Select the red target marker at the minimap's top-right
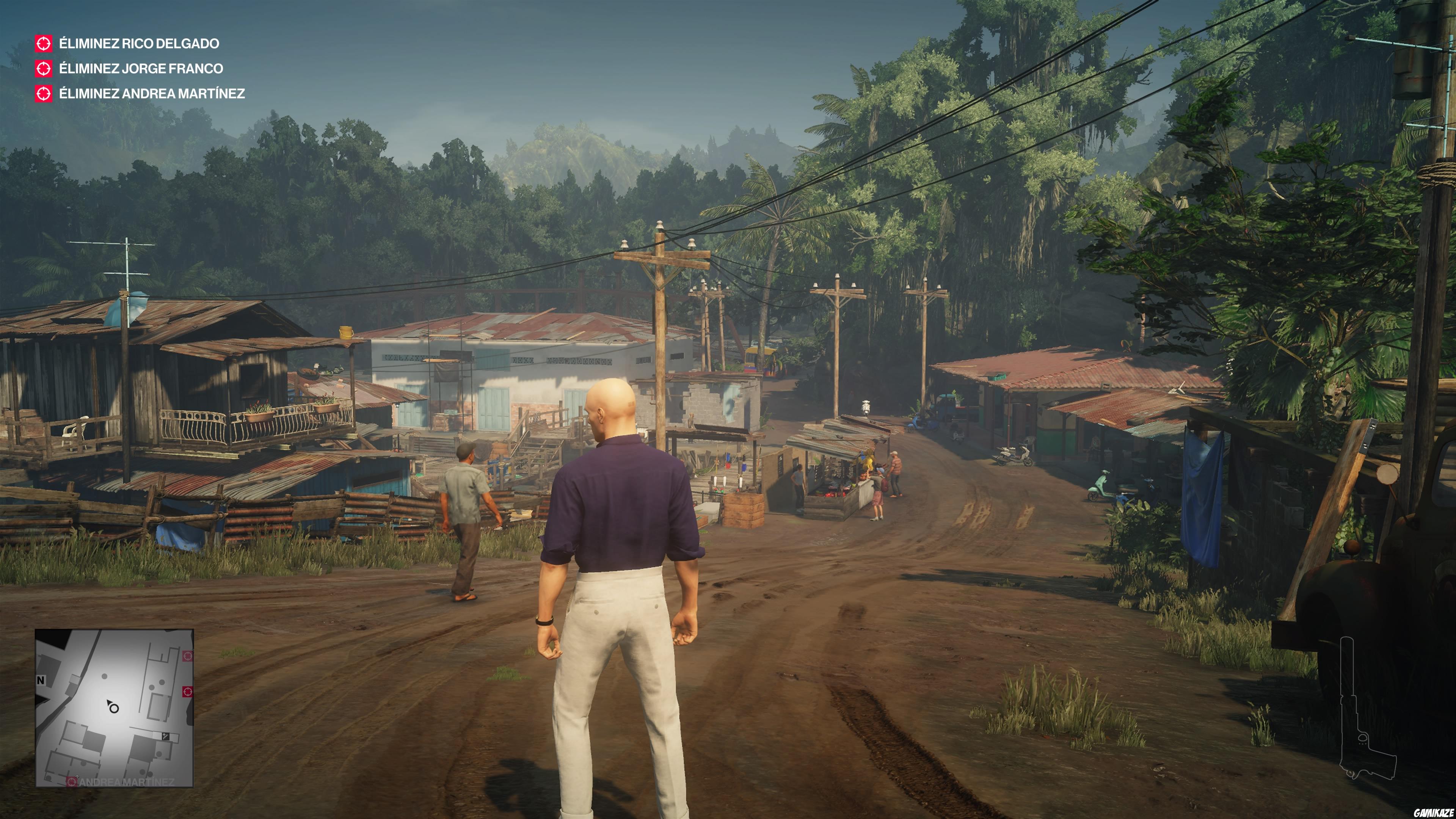This screenshot has width=1456, height=819. point(187,656)
